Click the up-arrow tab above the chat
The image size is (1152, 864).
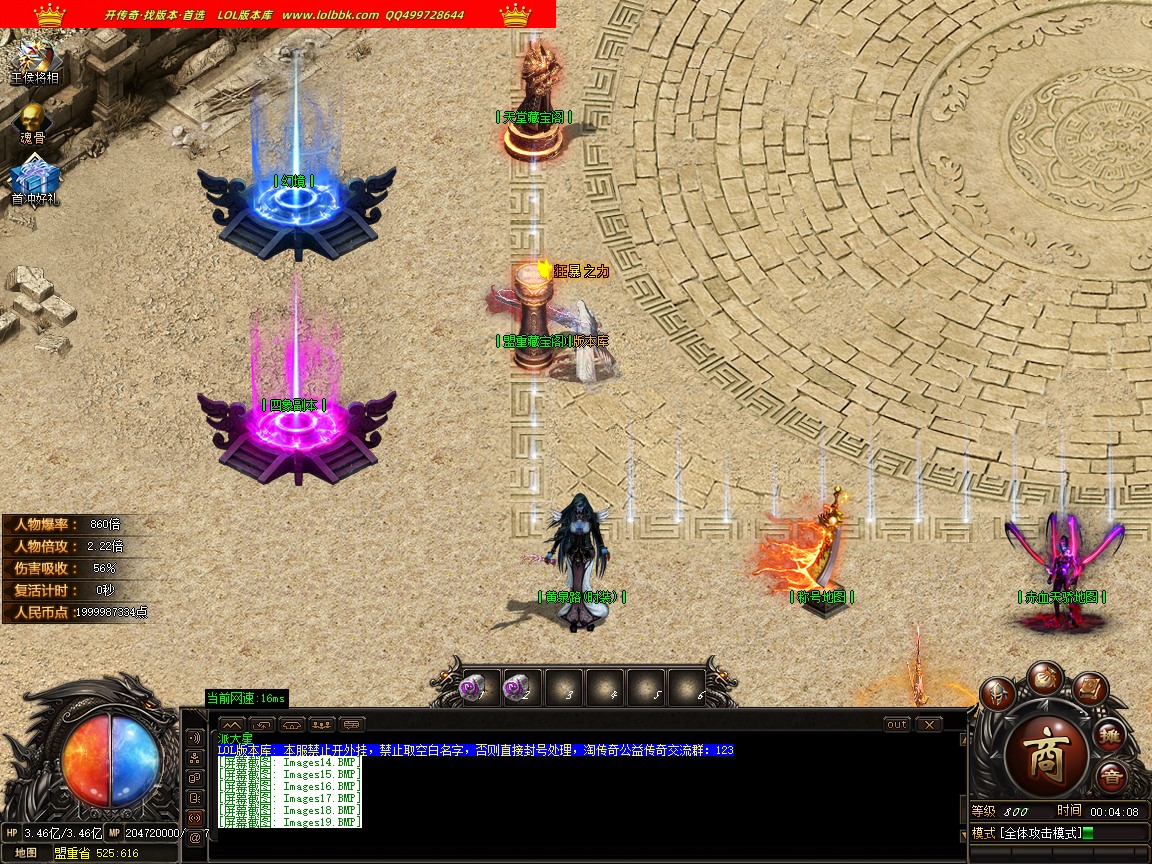pyautogui.click(x=231, y=724)
